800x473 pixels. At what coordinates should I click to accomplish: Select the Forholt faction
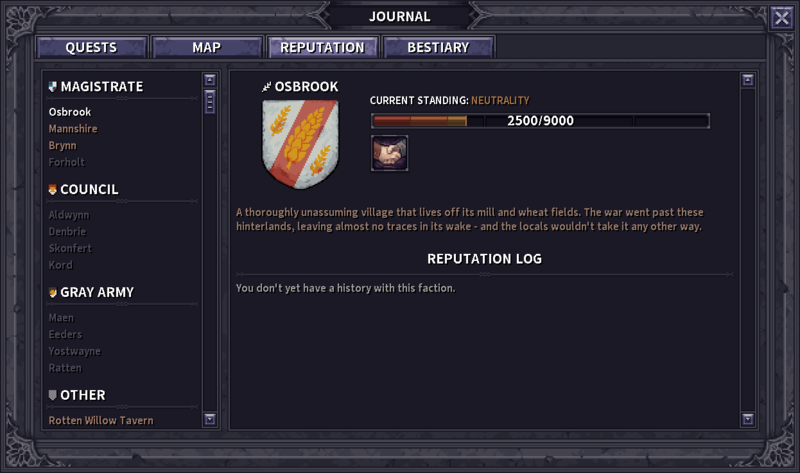67,162
